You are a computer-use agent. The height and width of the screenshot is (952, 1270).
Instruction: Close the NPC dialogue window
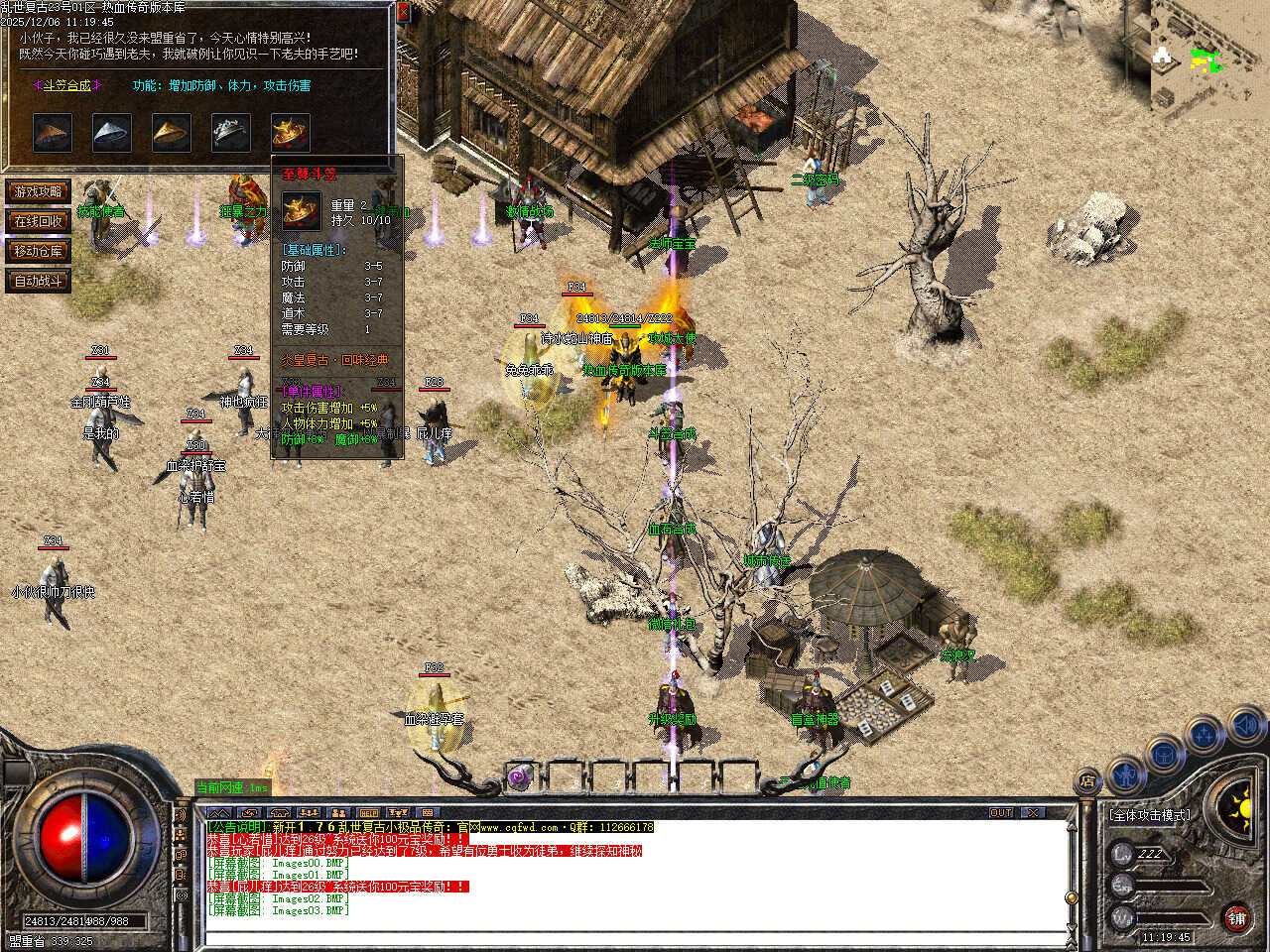[404, 12]
